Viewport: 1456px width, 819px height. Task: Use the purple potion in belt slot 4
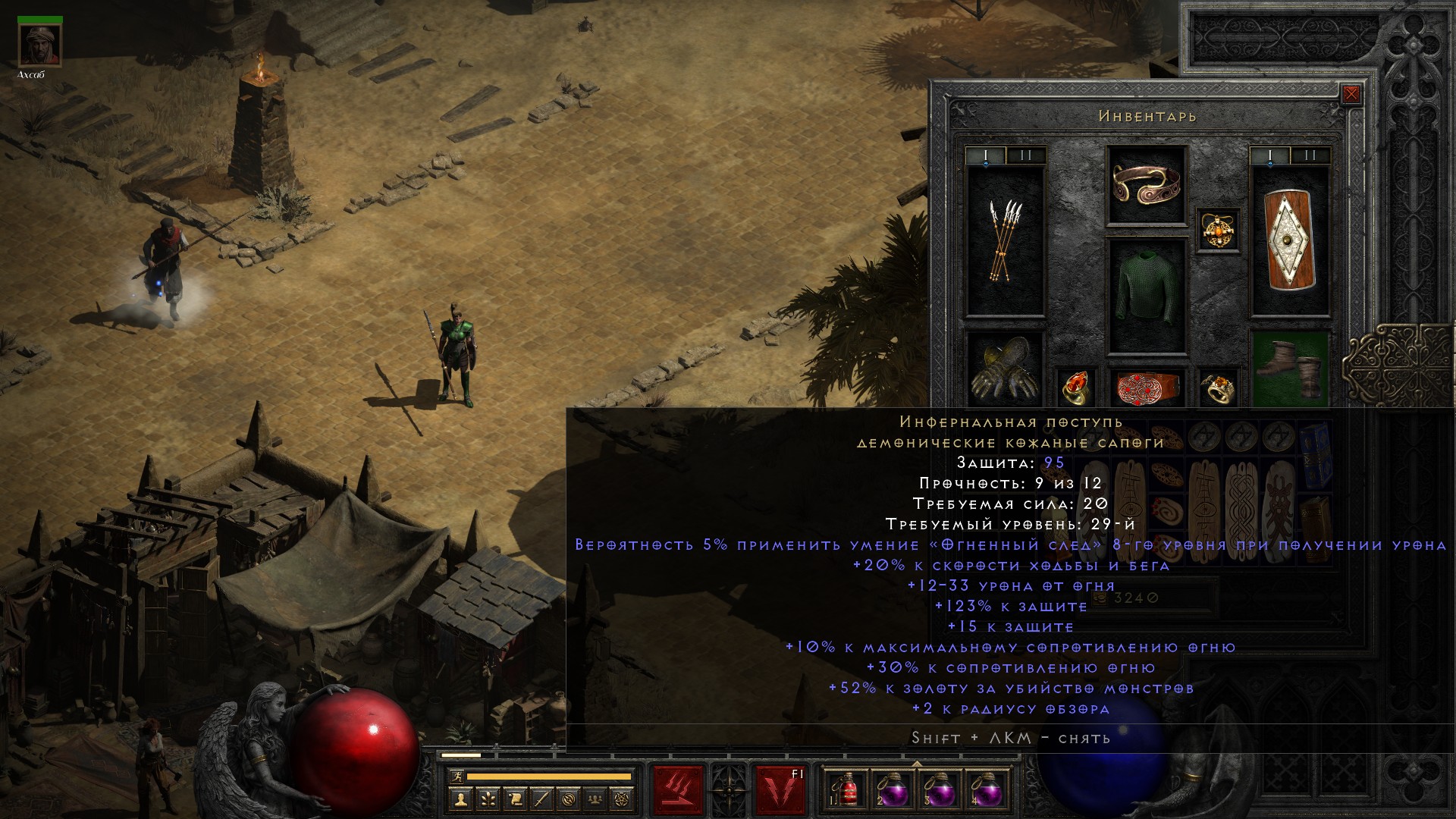tap(985, 790)
